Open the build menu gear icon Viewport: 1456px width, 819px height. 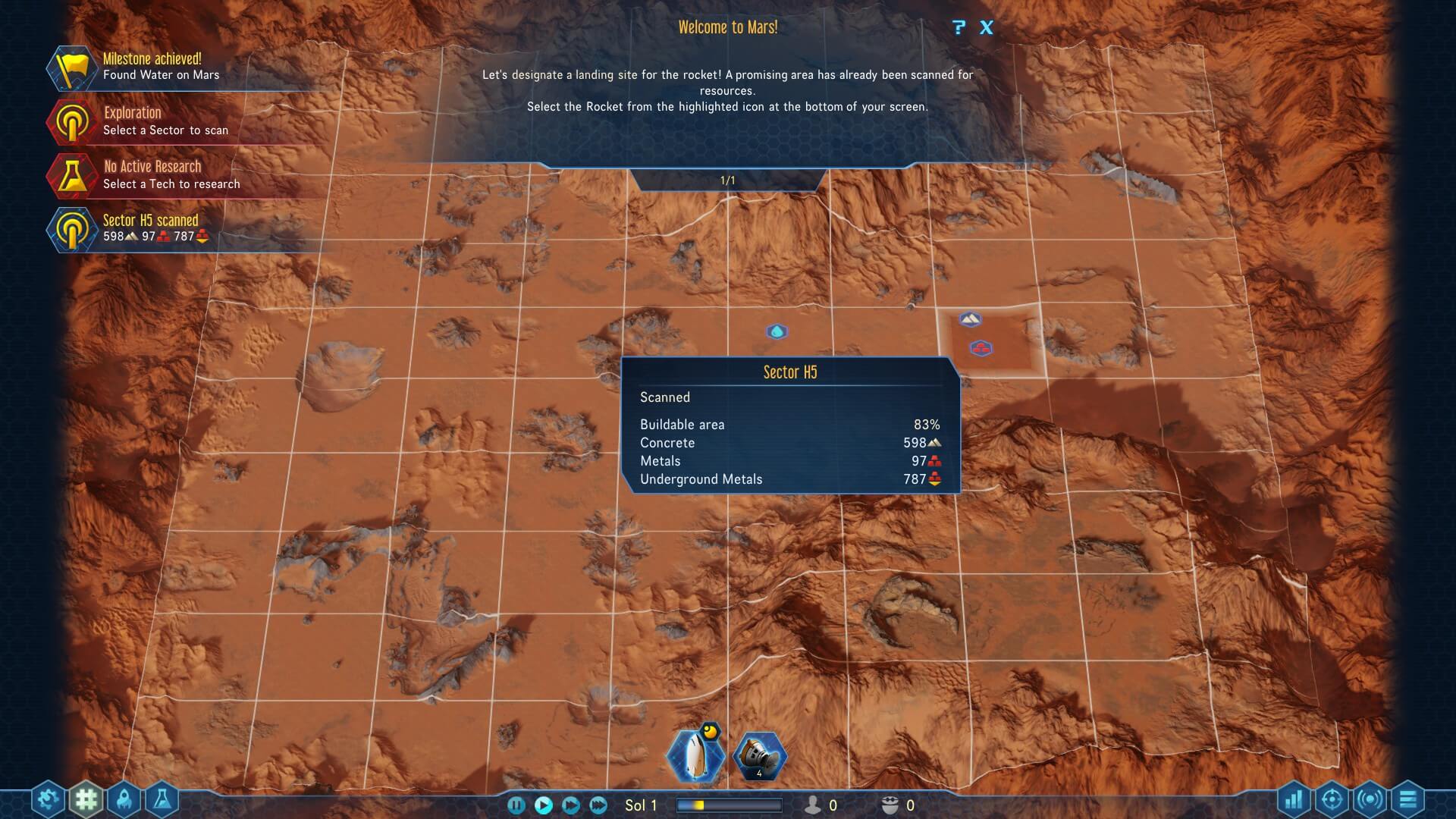48,799
